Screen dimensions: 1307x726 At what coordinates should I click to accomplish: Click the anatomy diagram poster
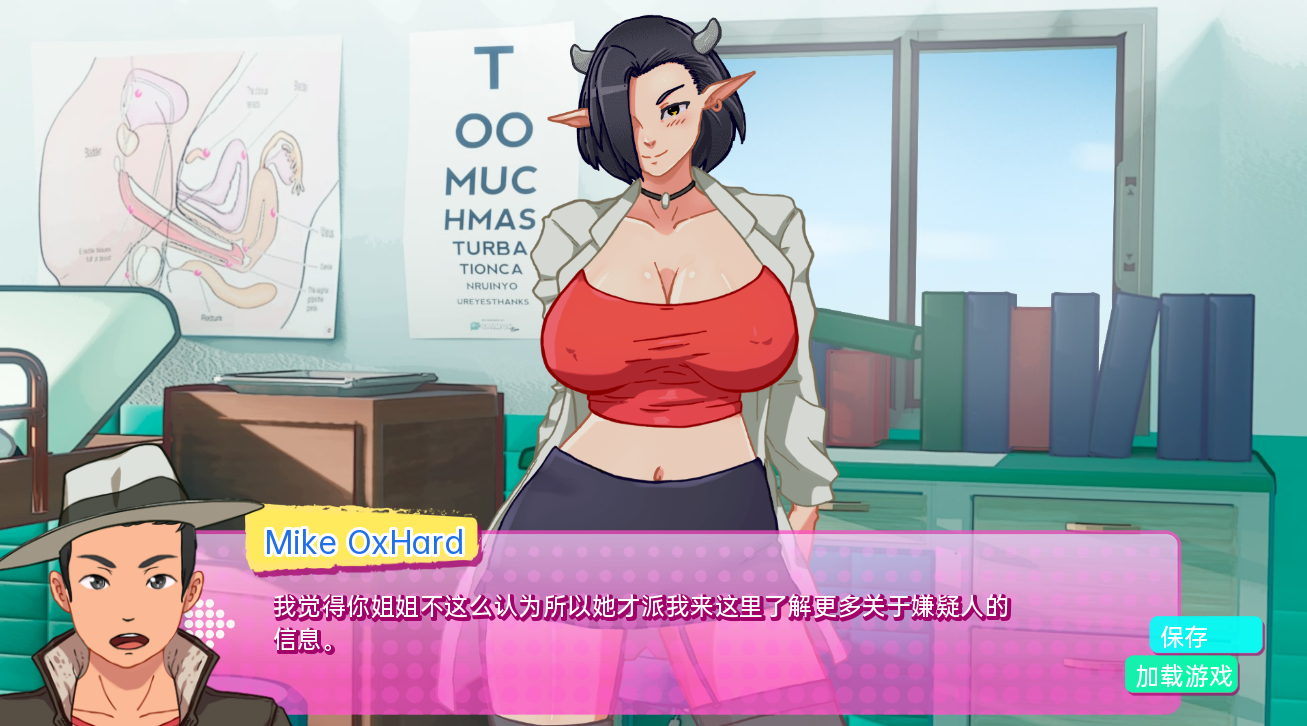point(185,180)
